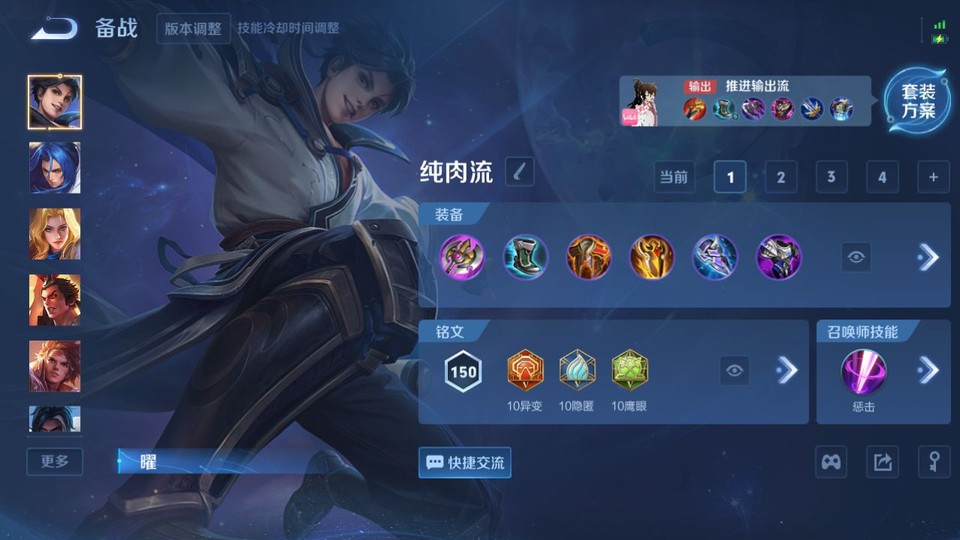Image resolution: width=960 pixels, height=540 pixels.
Task: Expand the 铭文 rune panel arrow
Action: click(788, 371)
